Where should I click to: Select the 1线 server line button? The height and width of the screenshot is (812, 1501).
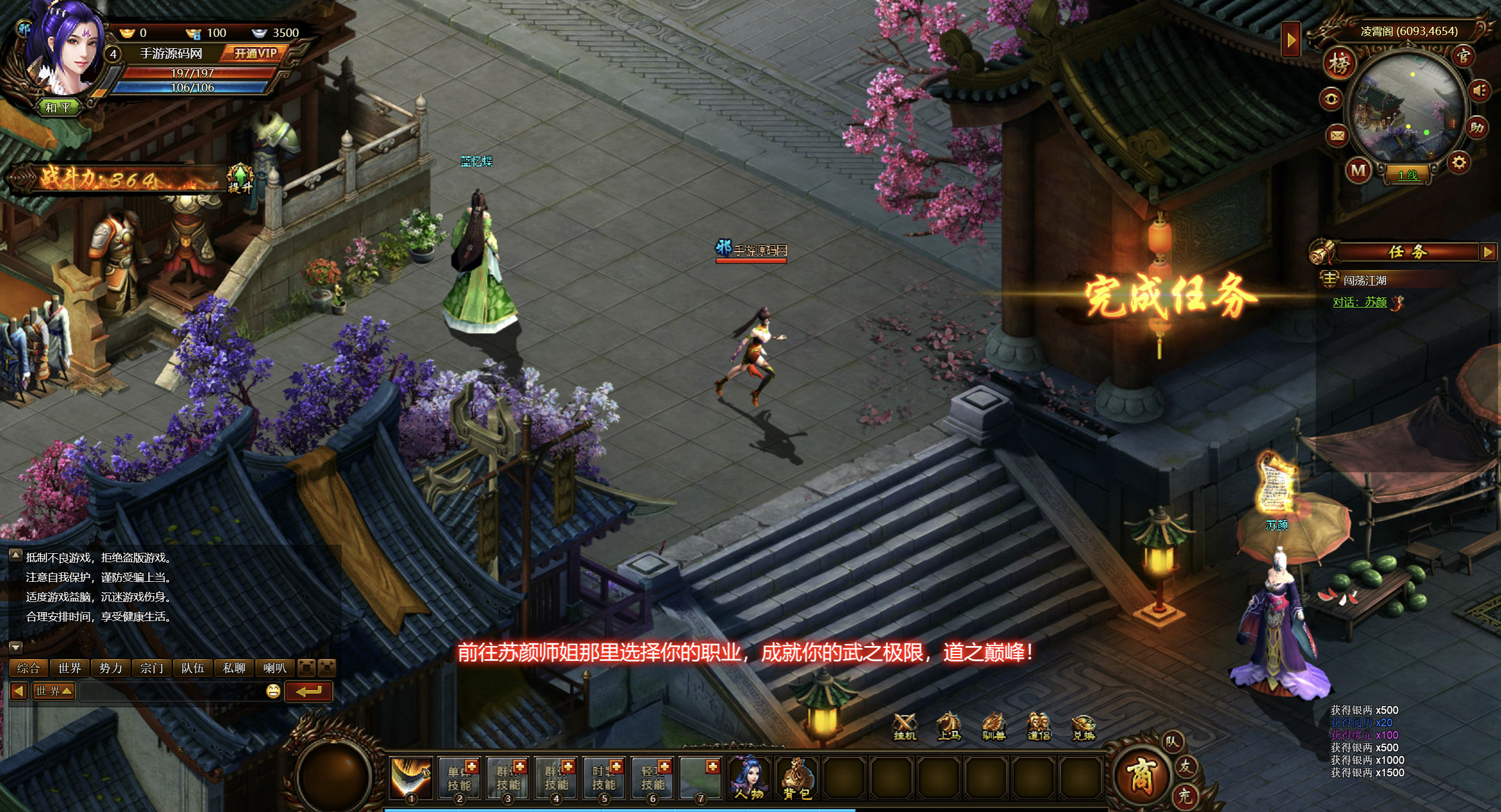1408,175
